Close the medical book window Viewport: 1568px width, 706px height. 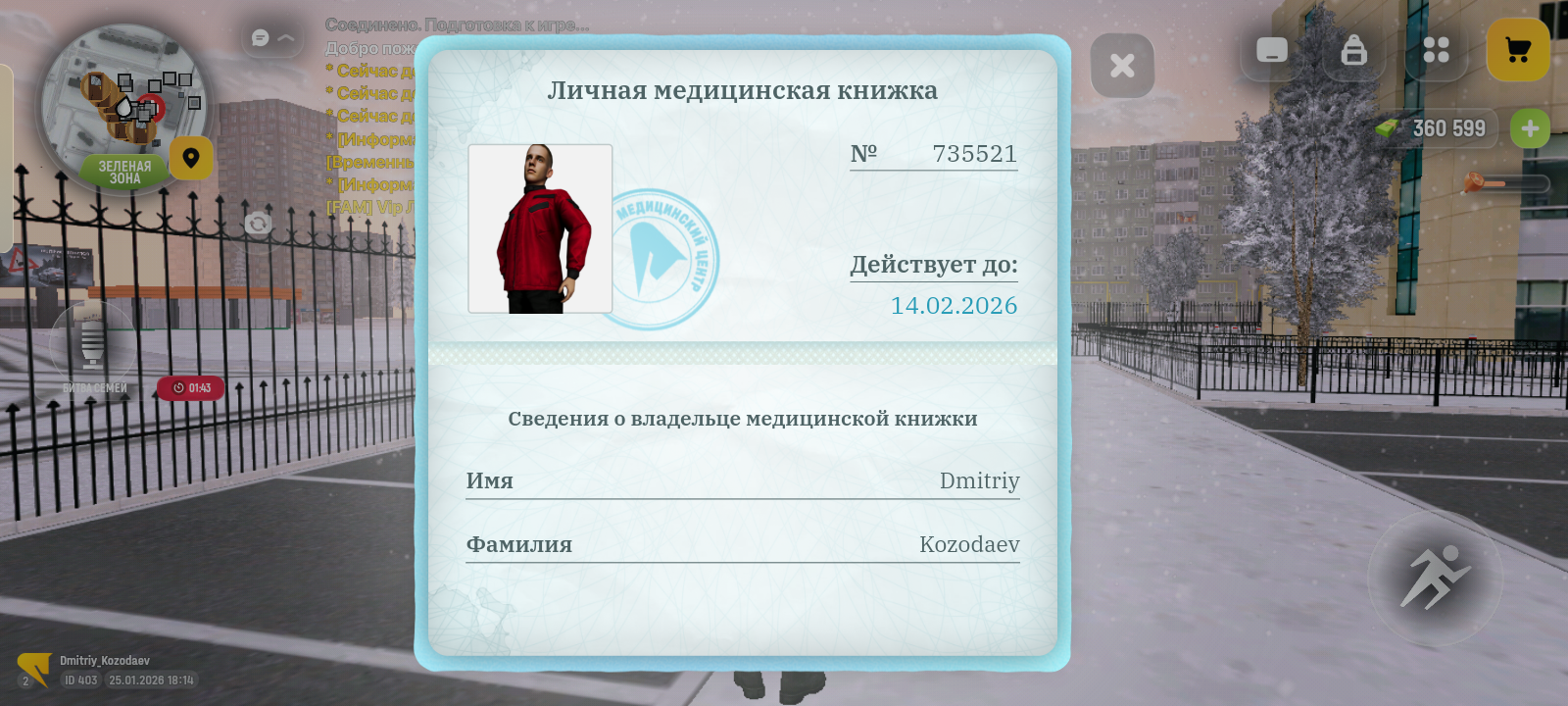pyautogui.click(x=1123, y=65)
